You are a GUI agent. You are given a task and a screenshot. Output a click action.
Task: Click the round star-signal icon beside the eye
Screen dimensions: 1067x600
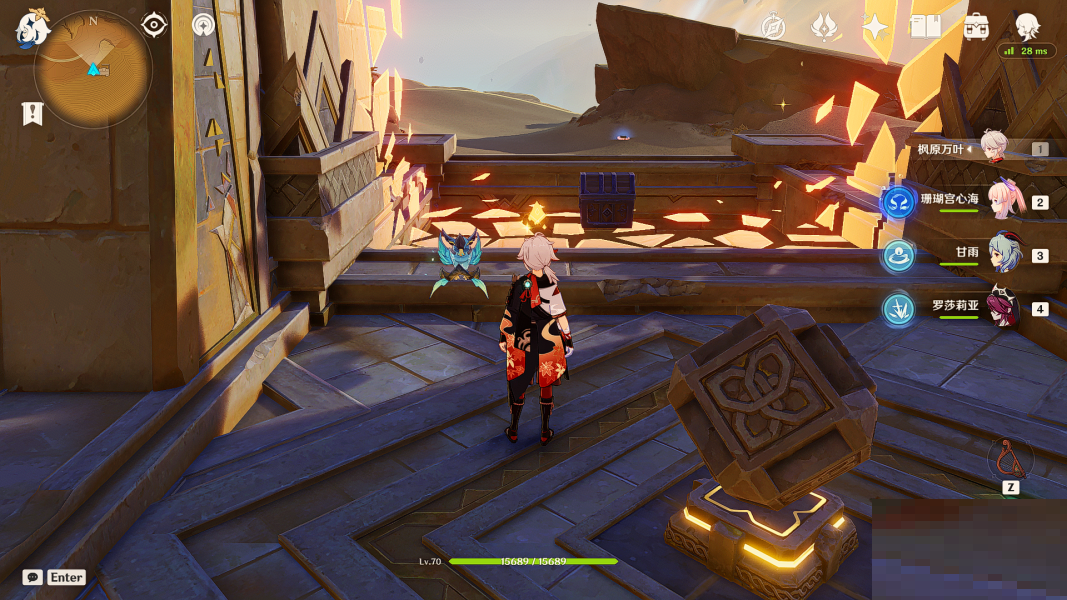tap(204, 25)
